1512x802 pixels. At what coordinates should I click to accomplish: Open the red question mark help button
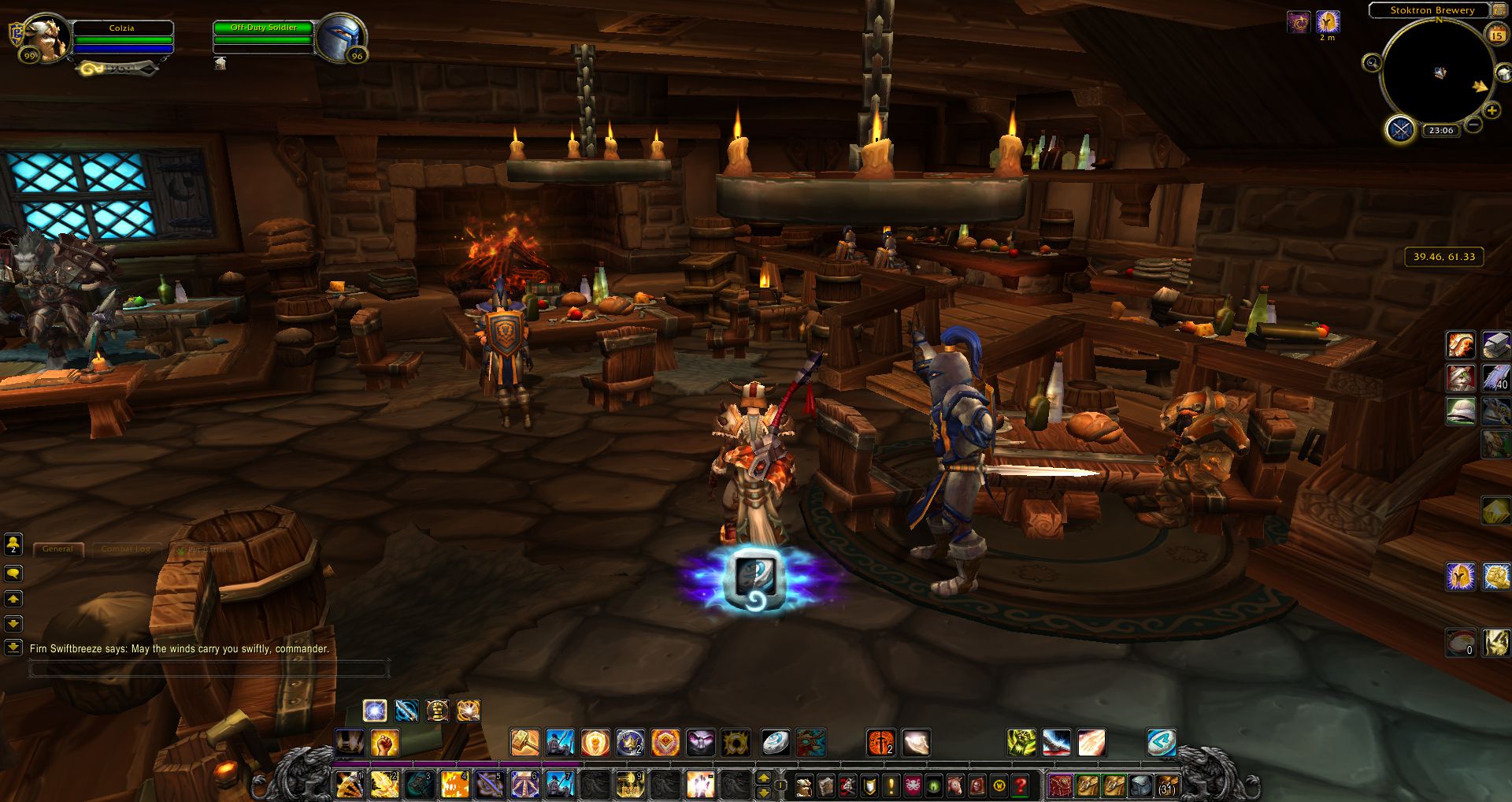(x=1021, y=785)
